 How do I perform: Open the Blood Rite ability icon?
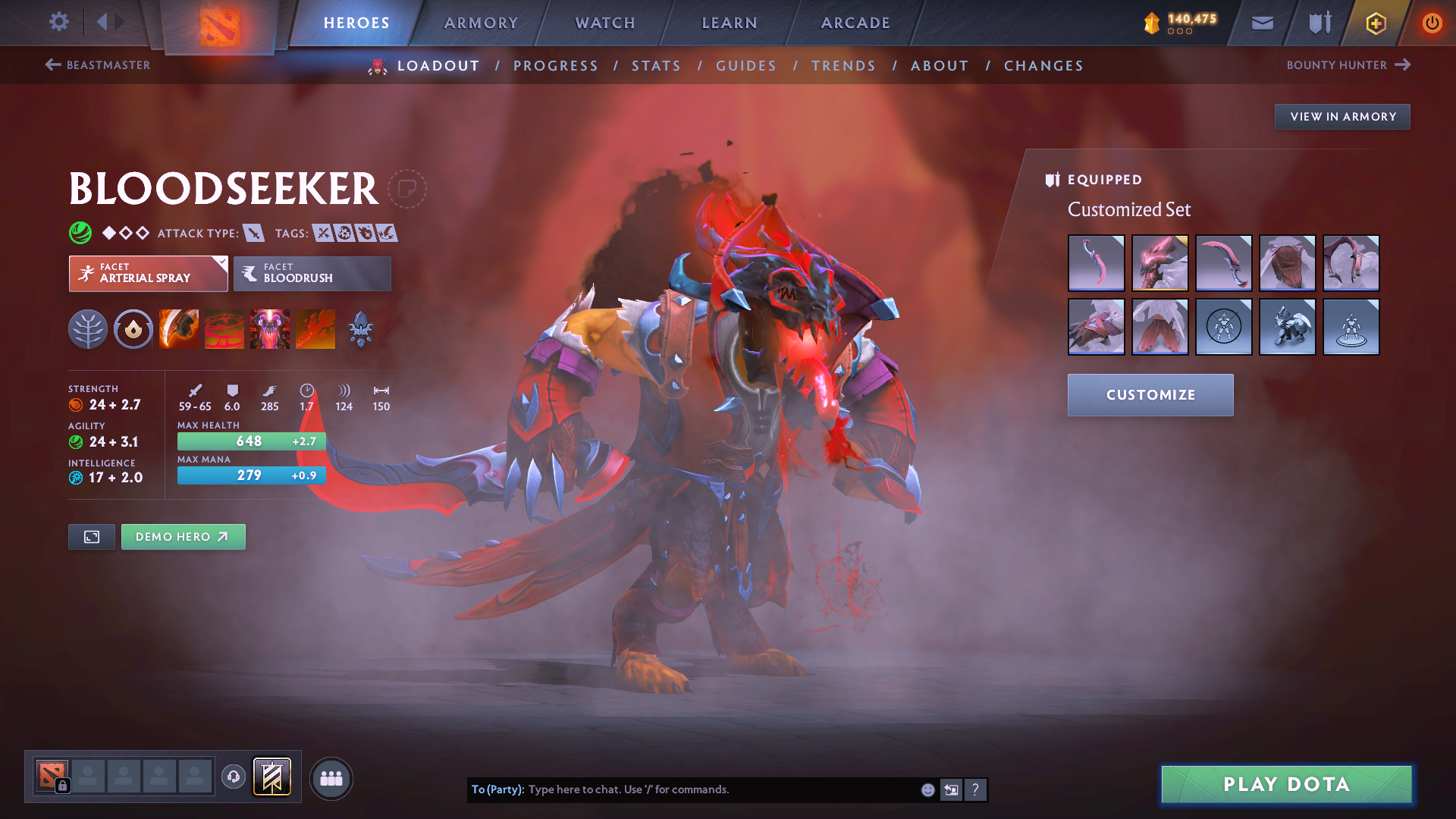pyautogui.click(x=224, y=328)
